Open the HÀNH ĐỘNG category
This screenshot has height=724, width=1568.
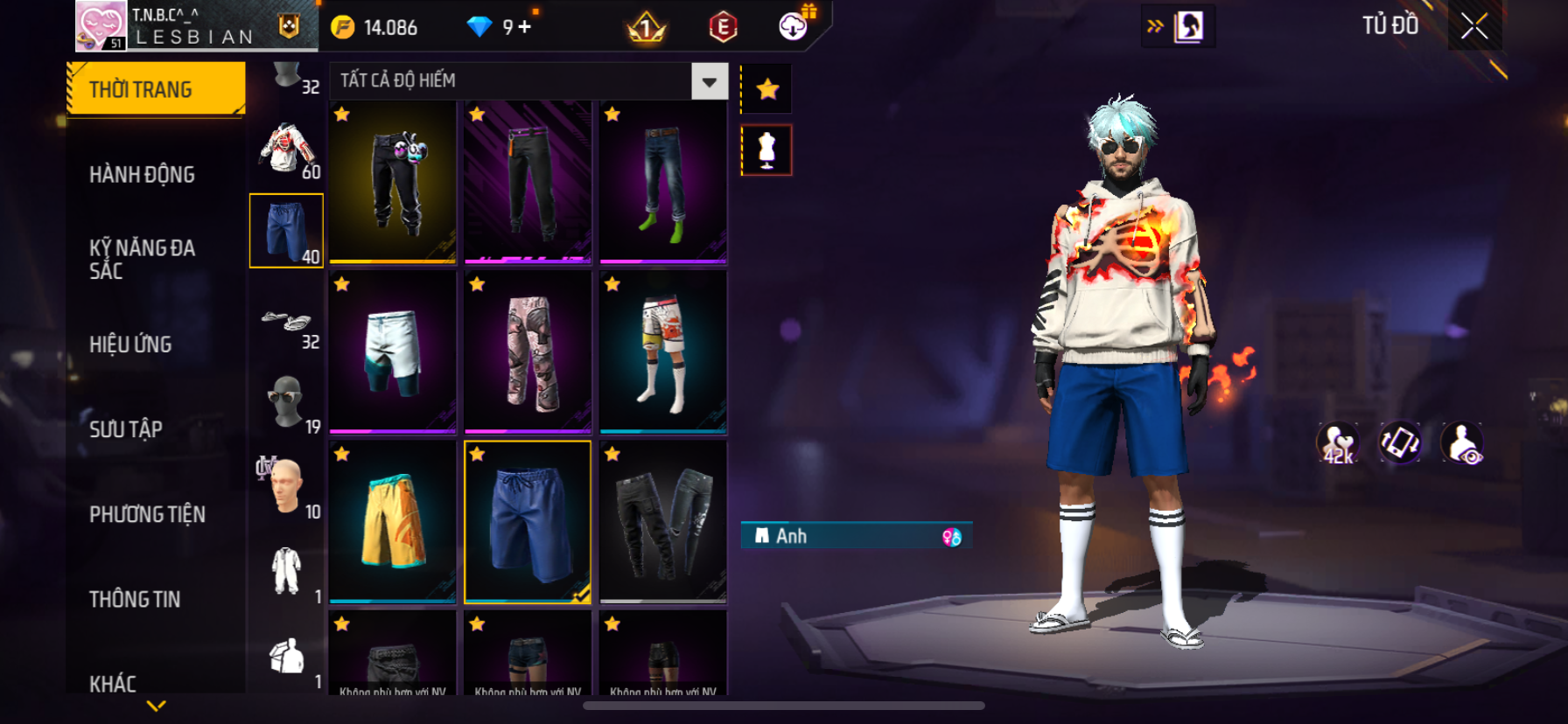click(143, 174)
